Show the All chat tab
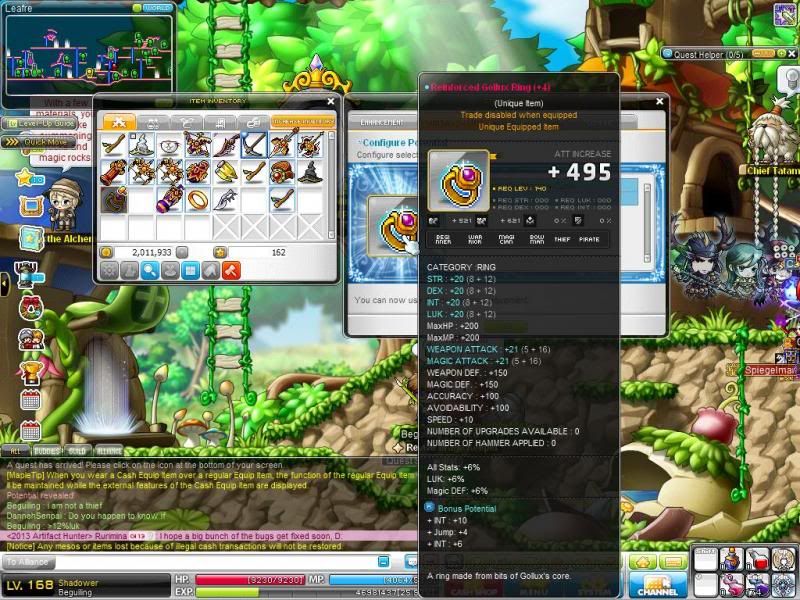The image size is (800, 600). pos(16,451)
